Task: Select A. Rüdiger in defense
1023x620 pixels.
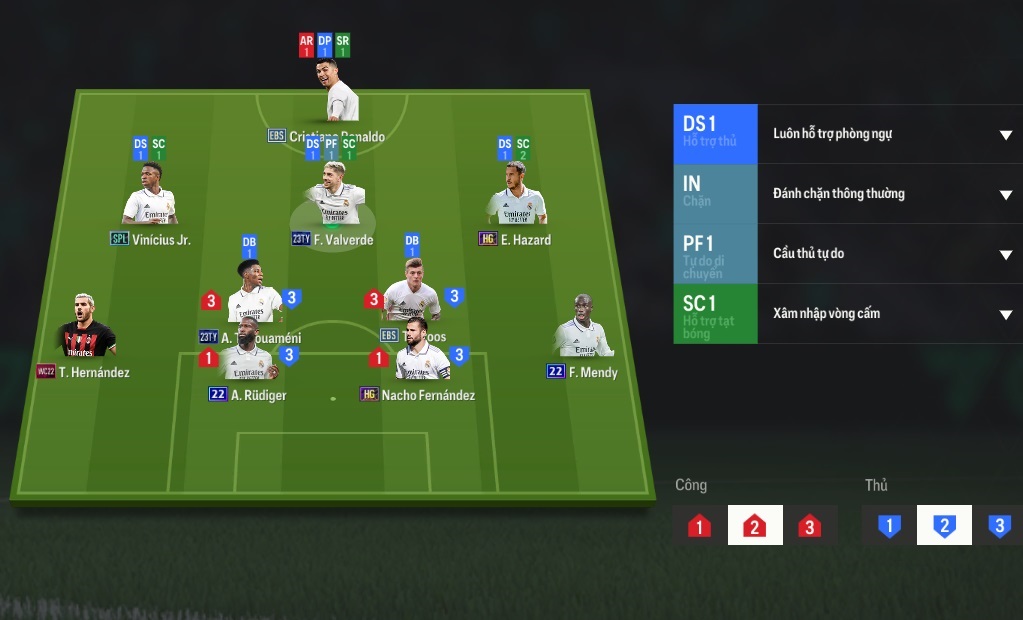Action: pyautogui.click(x=246, y=357)
